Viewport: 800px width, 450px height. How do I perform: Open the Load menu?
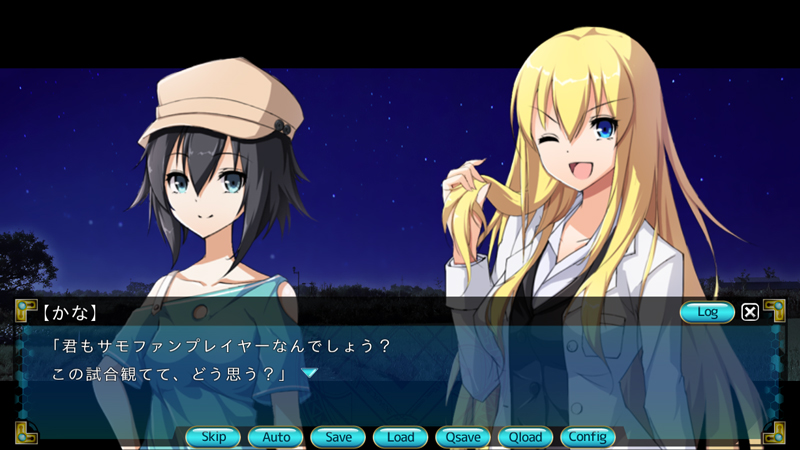(400, 437)
